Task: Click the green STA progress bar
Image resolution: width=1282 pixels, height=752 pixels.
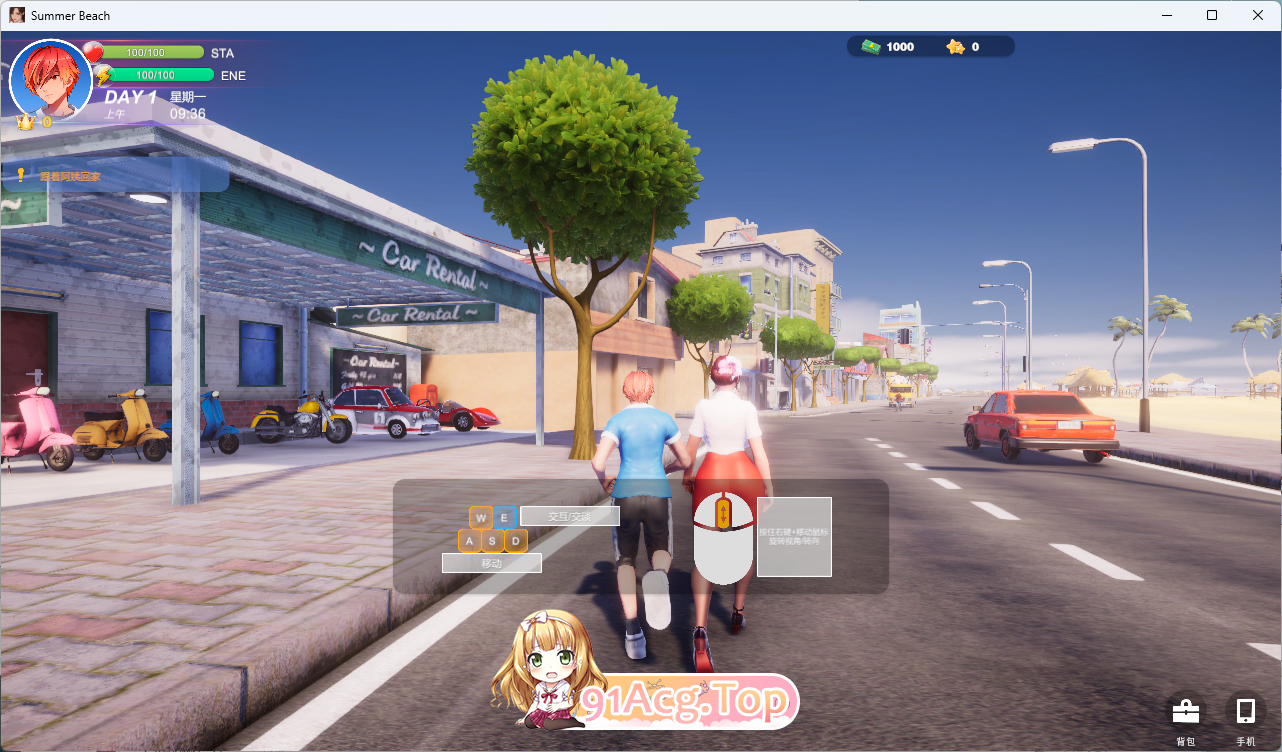Action: (x=155, y=51)
